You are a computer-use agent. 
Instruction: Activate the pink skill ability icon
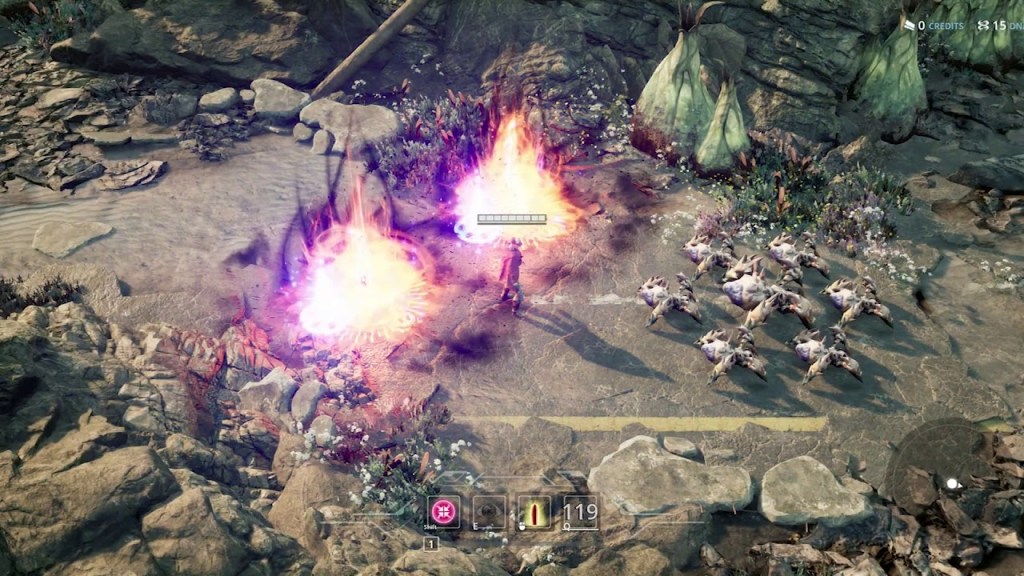click(443, 511)
